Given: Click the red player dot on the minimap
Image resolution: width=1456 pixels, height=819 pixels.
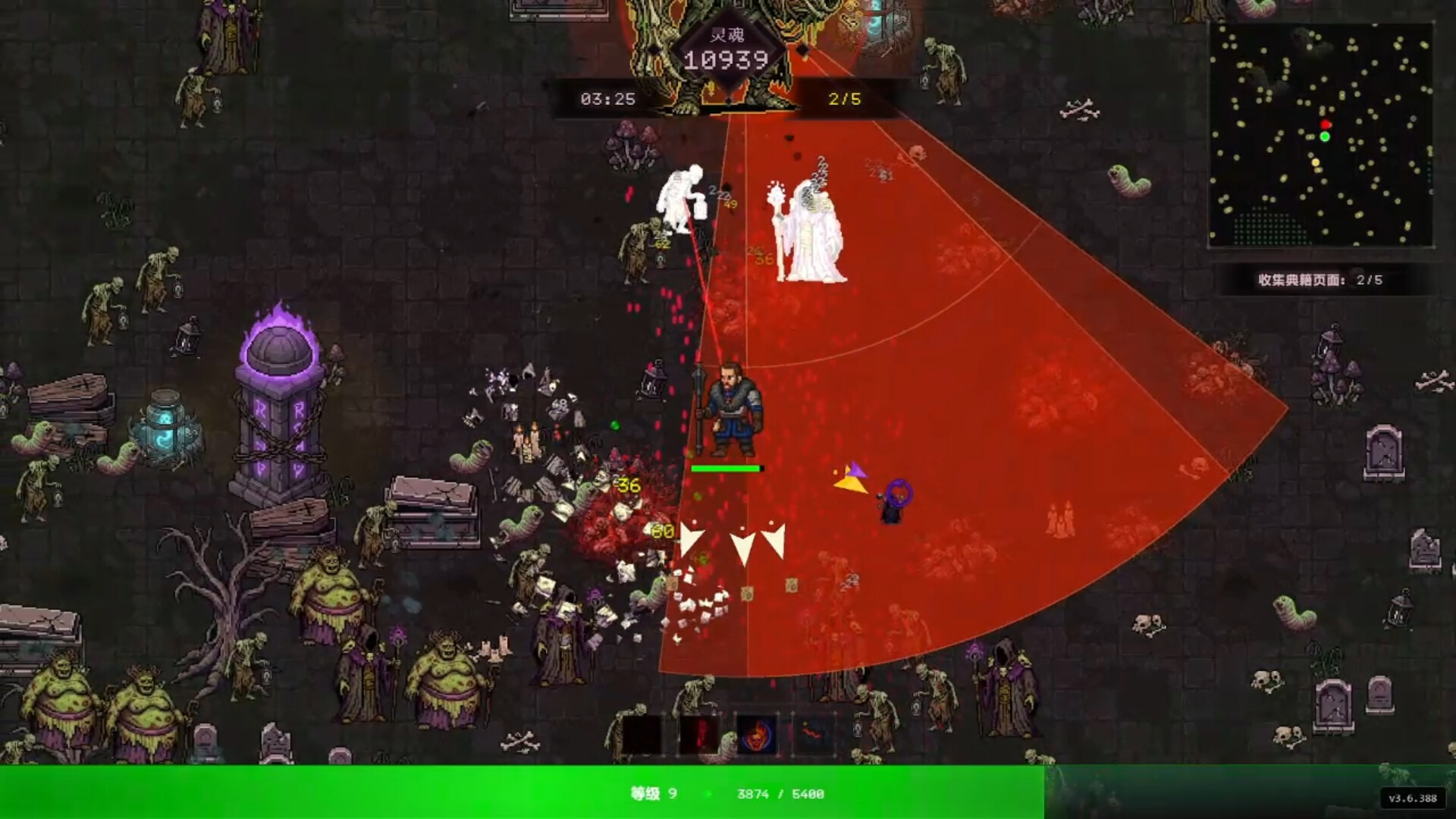Looking at the screenshot, I should pyautogui.click(x=1326, y=124).
